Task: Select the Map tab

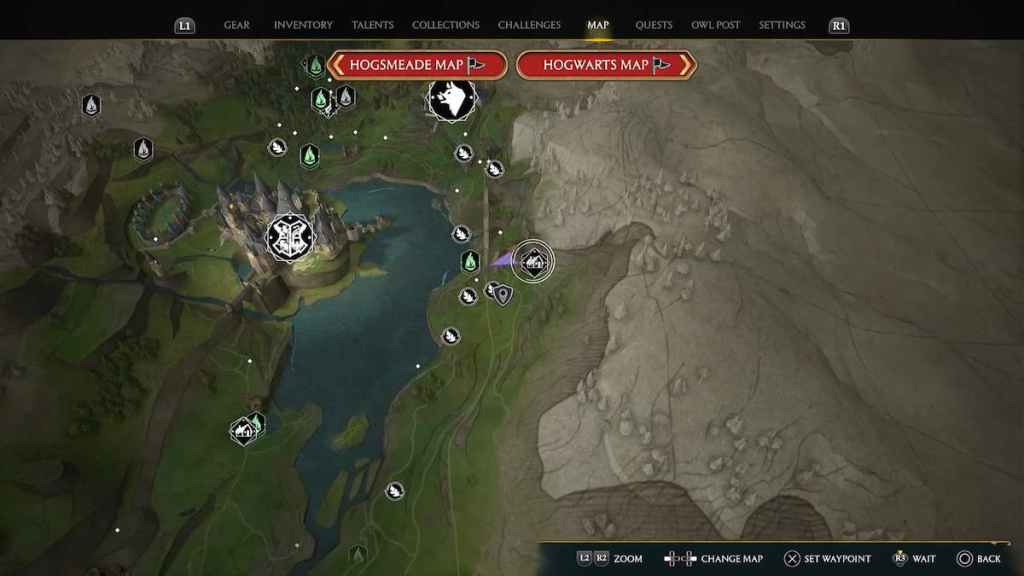Action: click(598, 25)
